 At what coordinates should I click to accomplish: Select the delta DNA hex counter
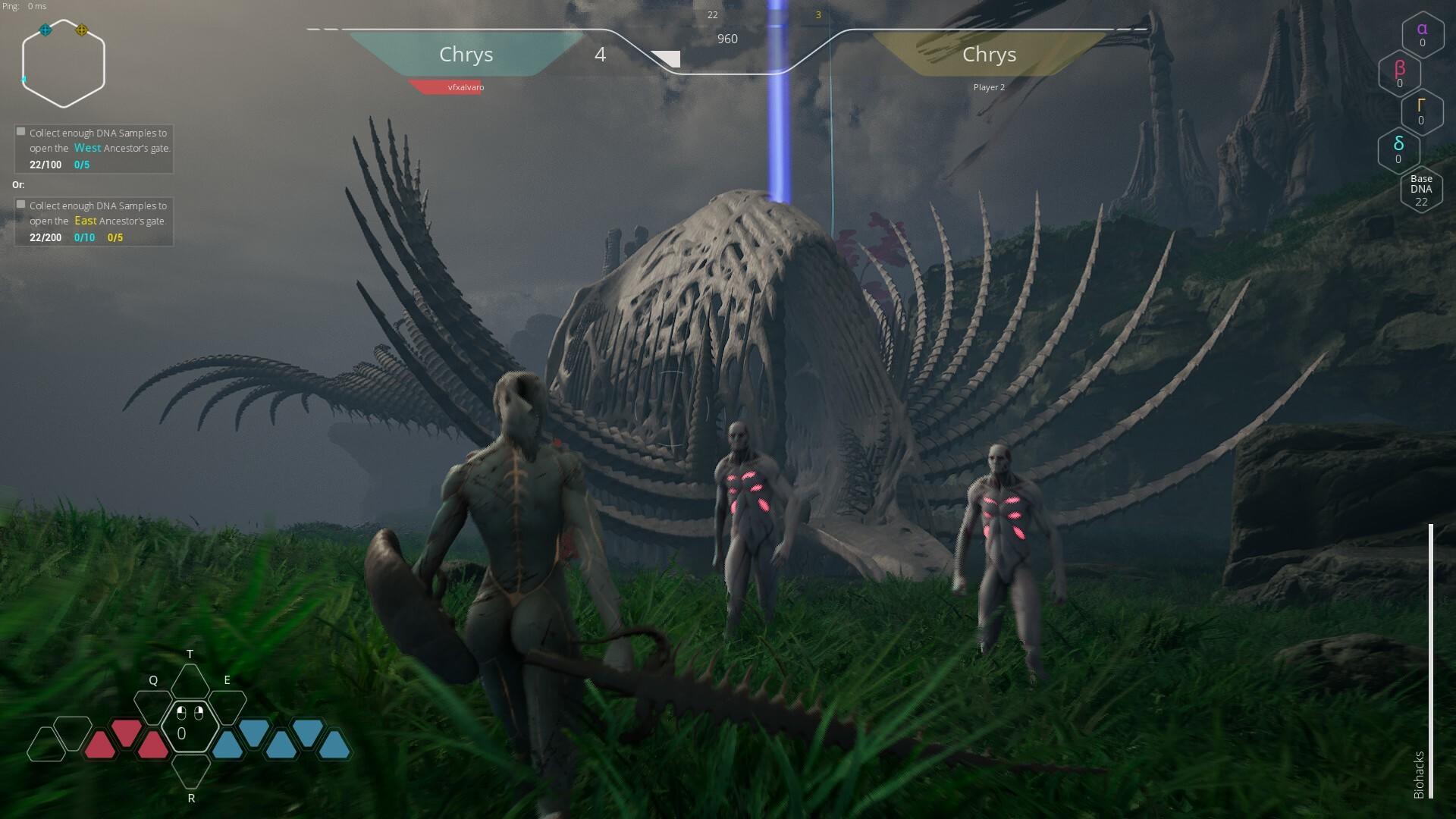(1398, 150)
